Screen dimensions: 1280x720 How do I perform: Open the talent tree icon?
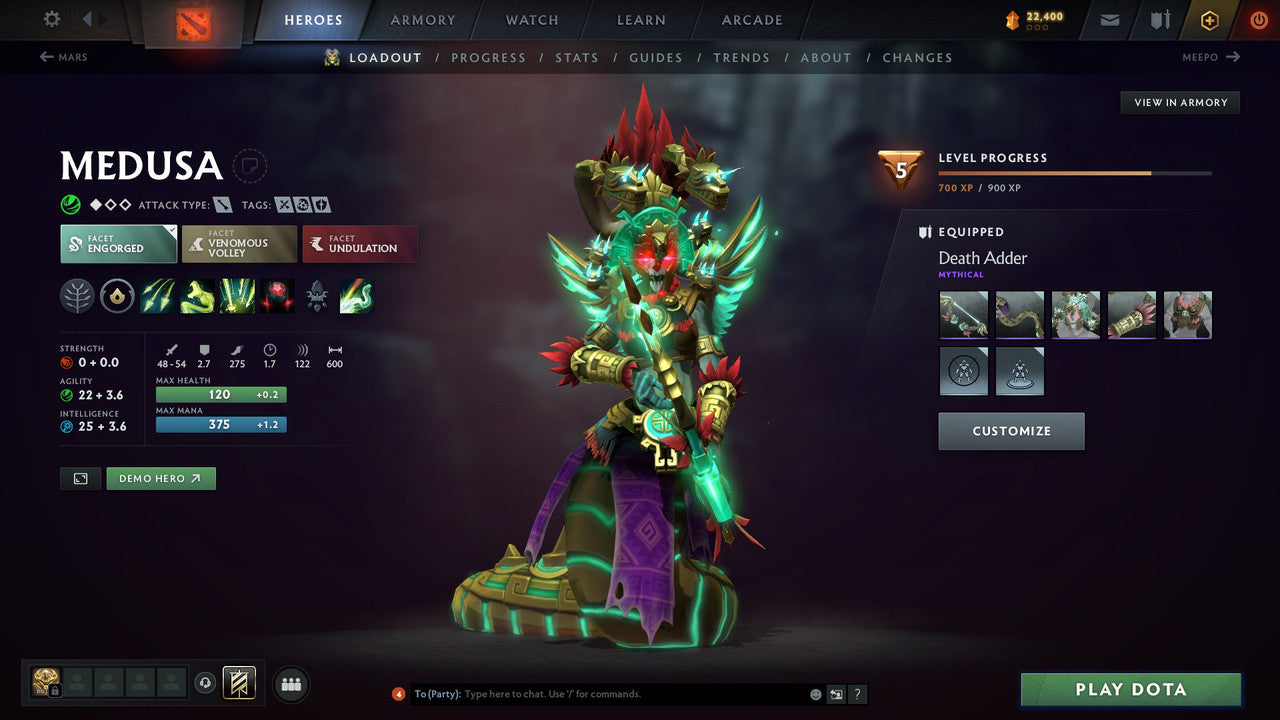77,295
